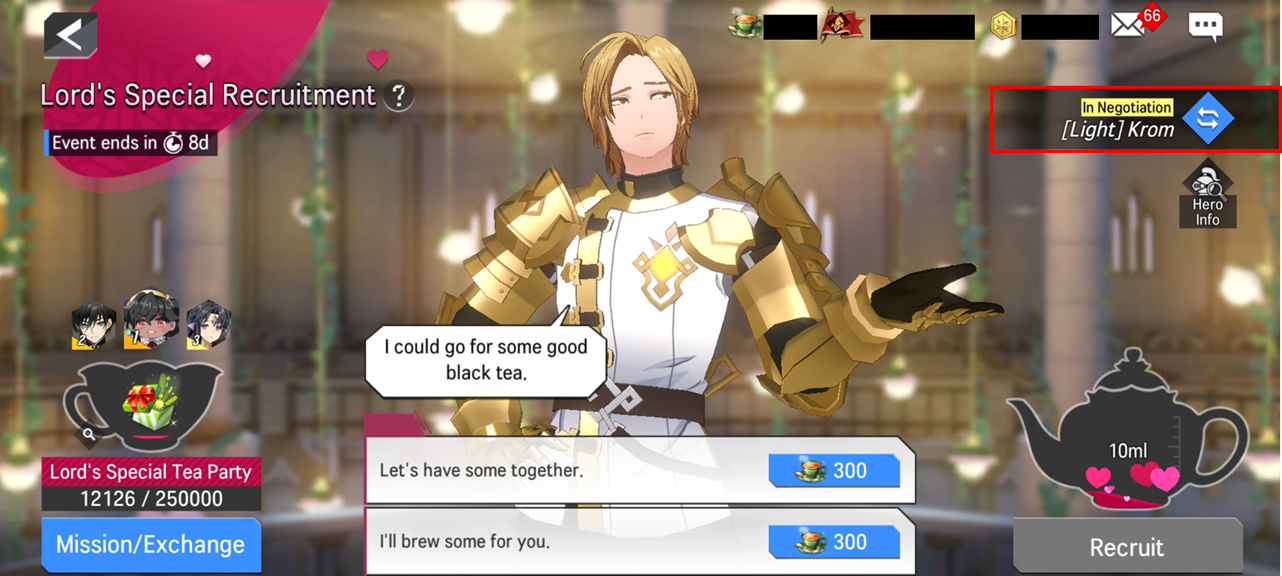
Task: Tap the Recruit button
Action: click(x=1127, y=547)
